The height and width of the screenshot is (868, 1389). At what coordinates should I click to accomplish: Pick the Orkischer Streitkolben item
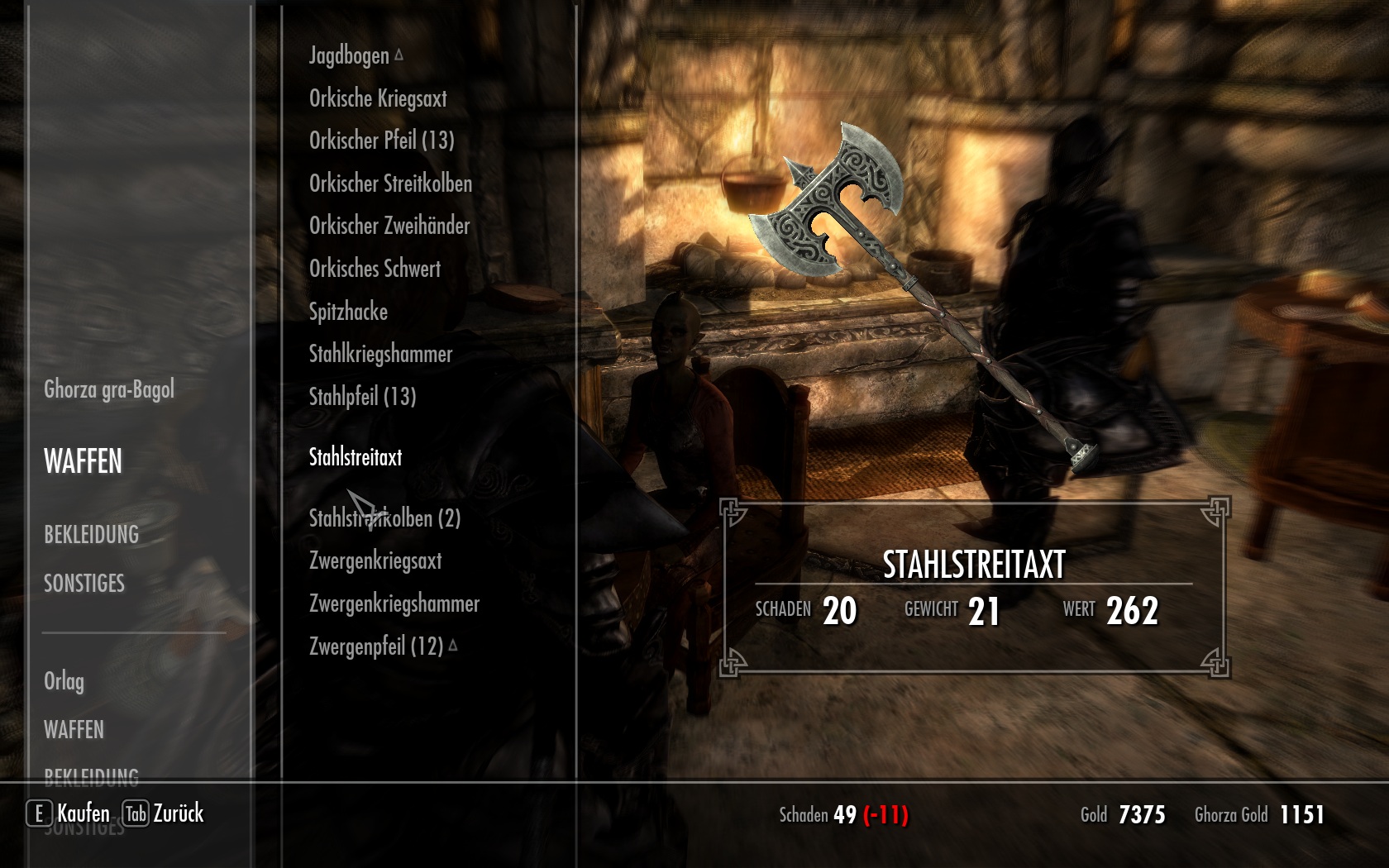pyautogui.click(x=390, y=184)
